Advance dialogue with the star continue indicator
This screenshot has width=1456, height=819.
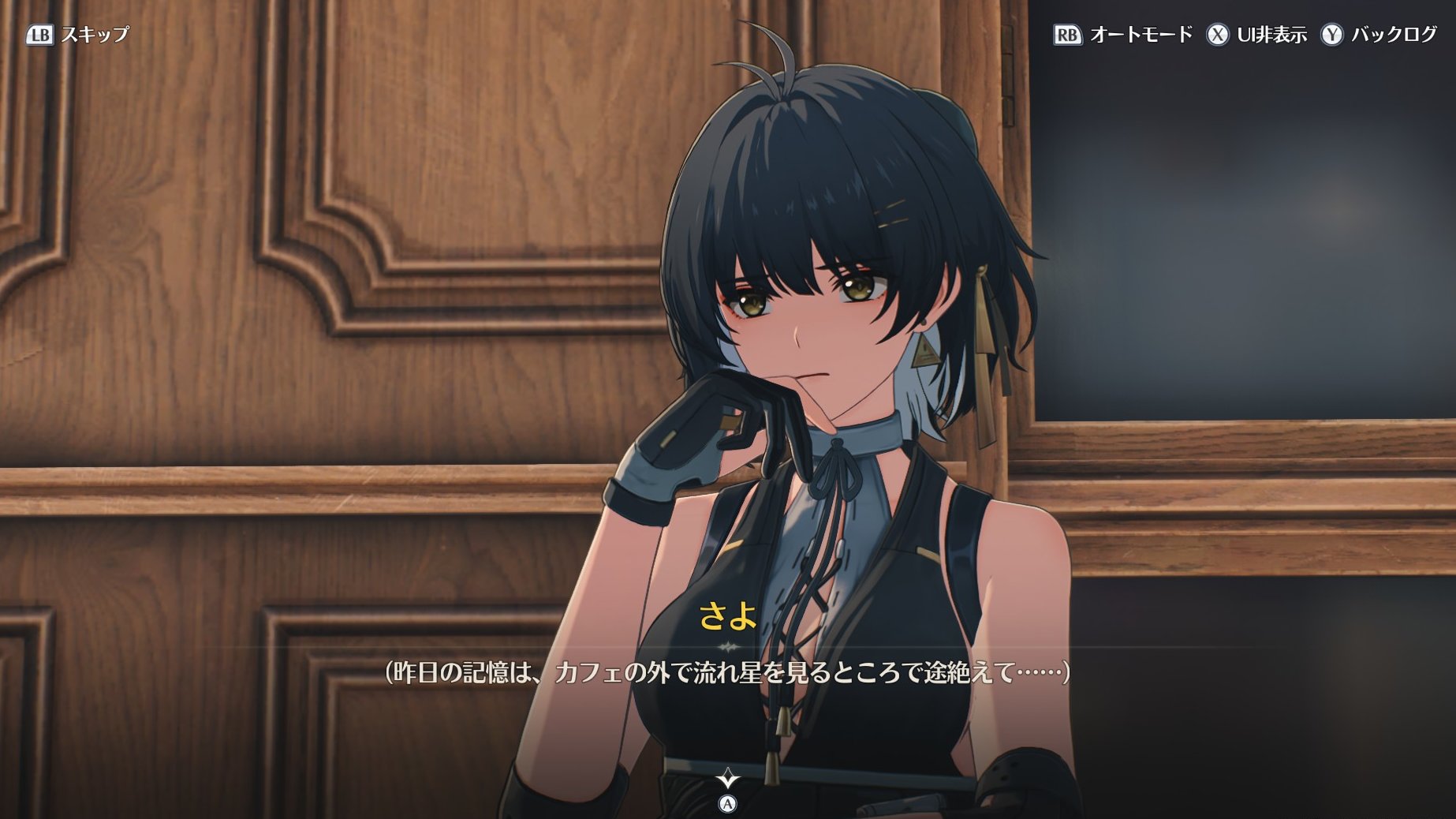click(727, 780)
